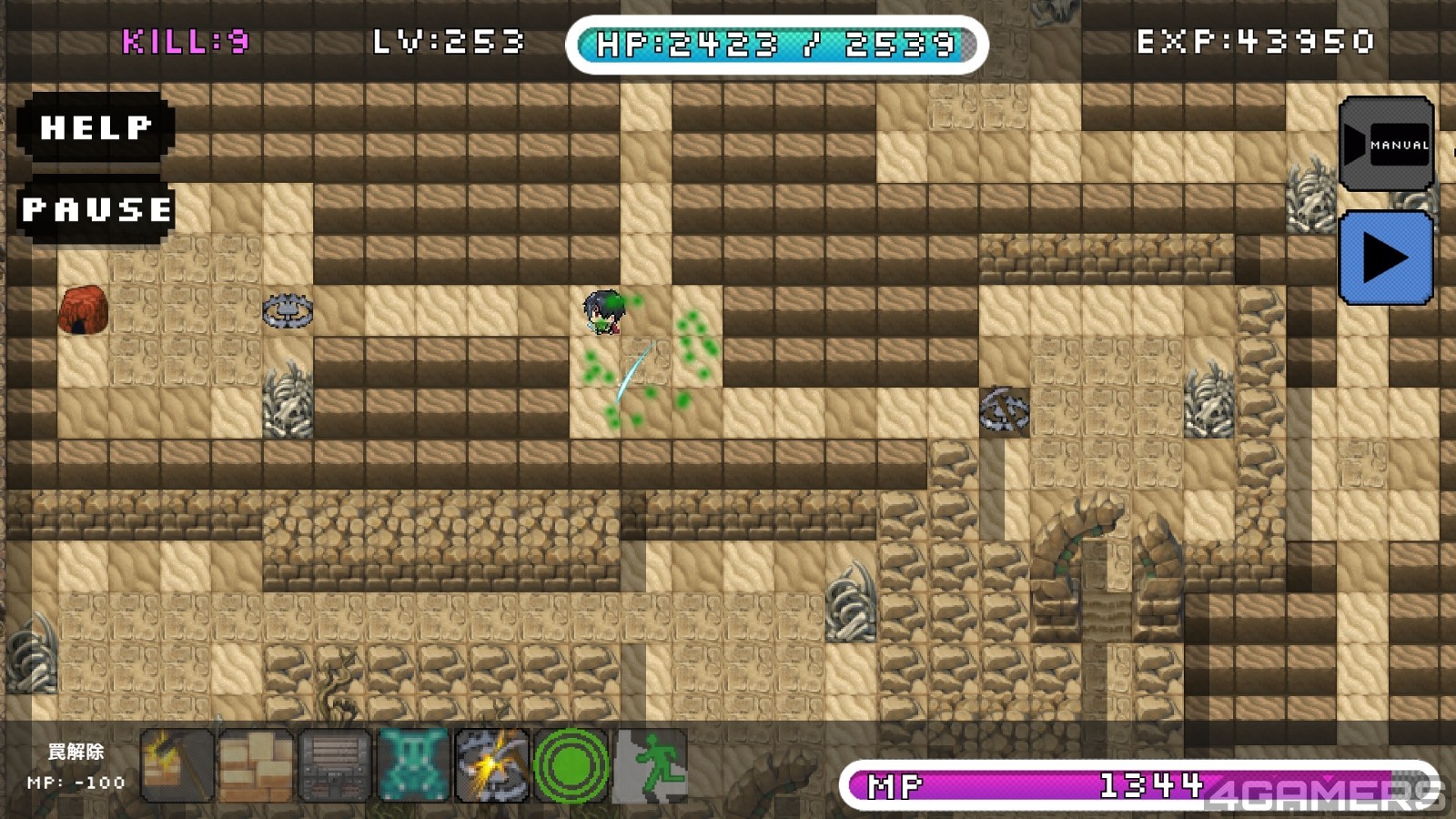1456x819 pixels.
Task: Choose the sandstone brick wall block
Action: coord(257,766)
